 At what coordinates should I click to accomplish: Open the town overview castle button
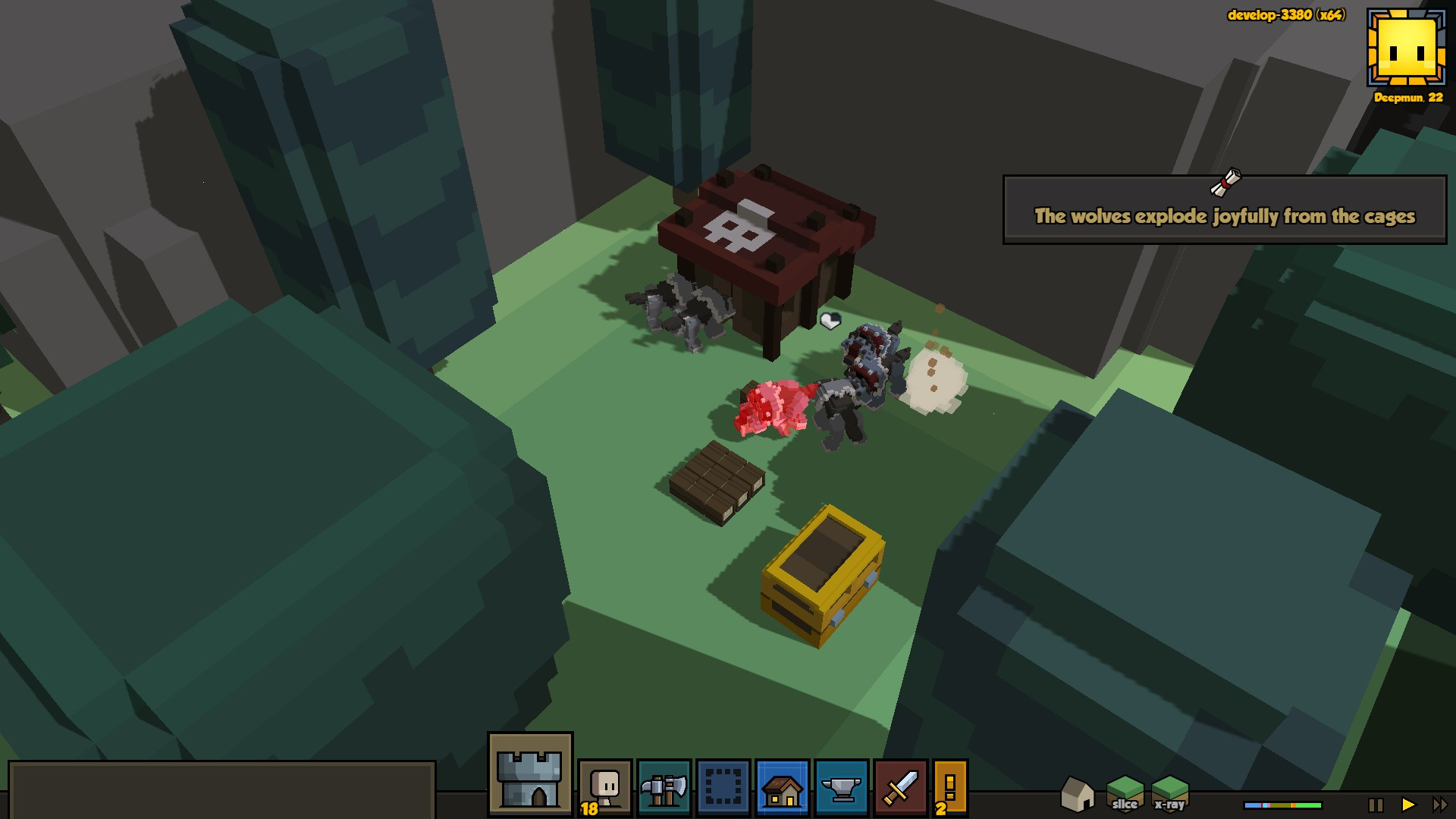click(x=530, y=775)
